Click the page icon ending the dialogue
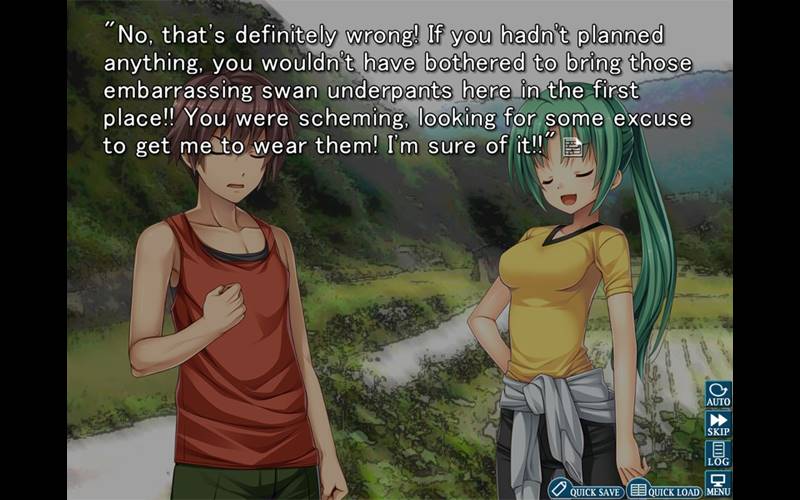800x500 pixels. click(x=572, y=147)
